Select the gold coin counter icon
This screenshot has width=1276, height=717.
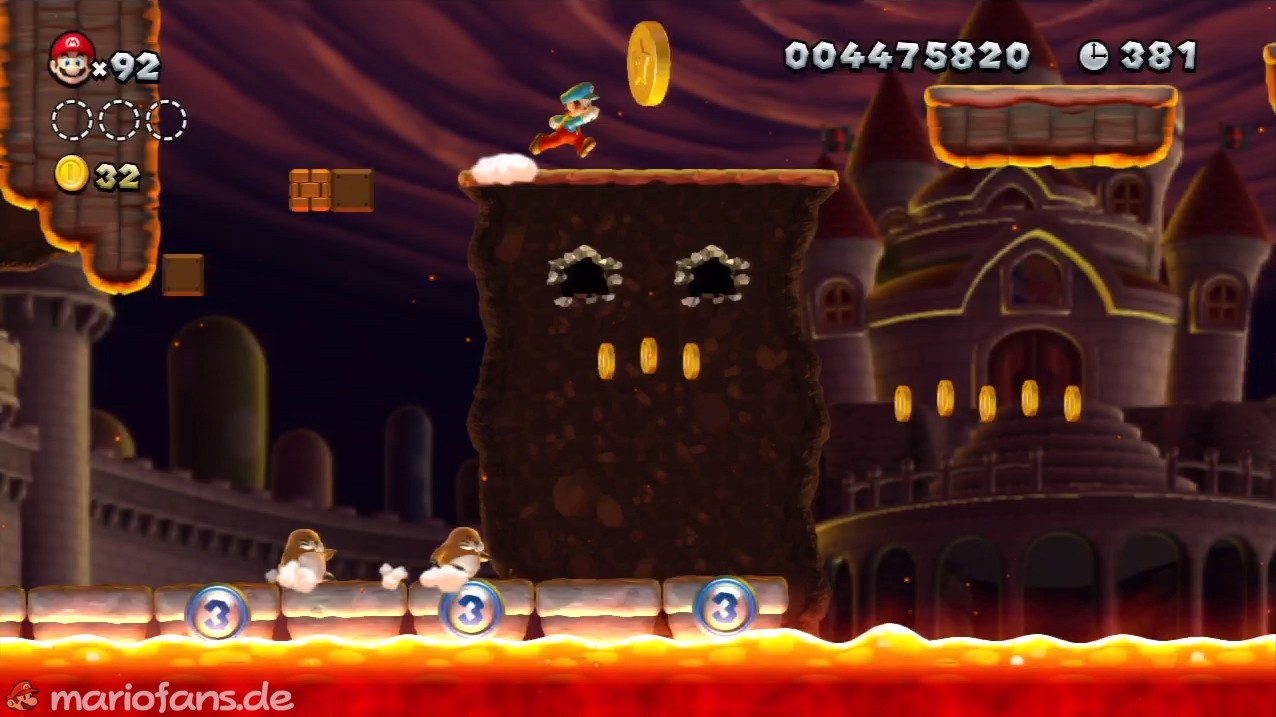[71, 175]
